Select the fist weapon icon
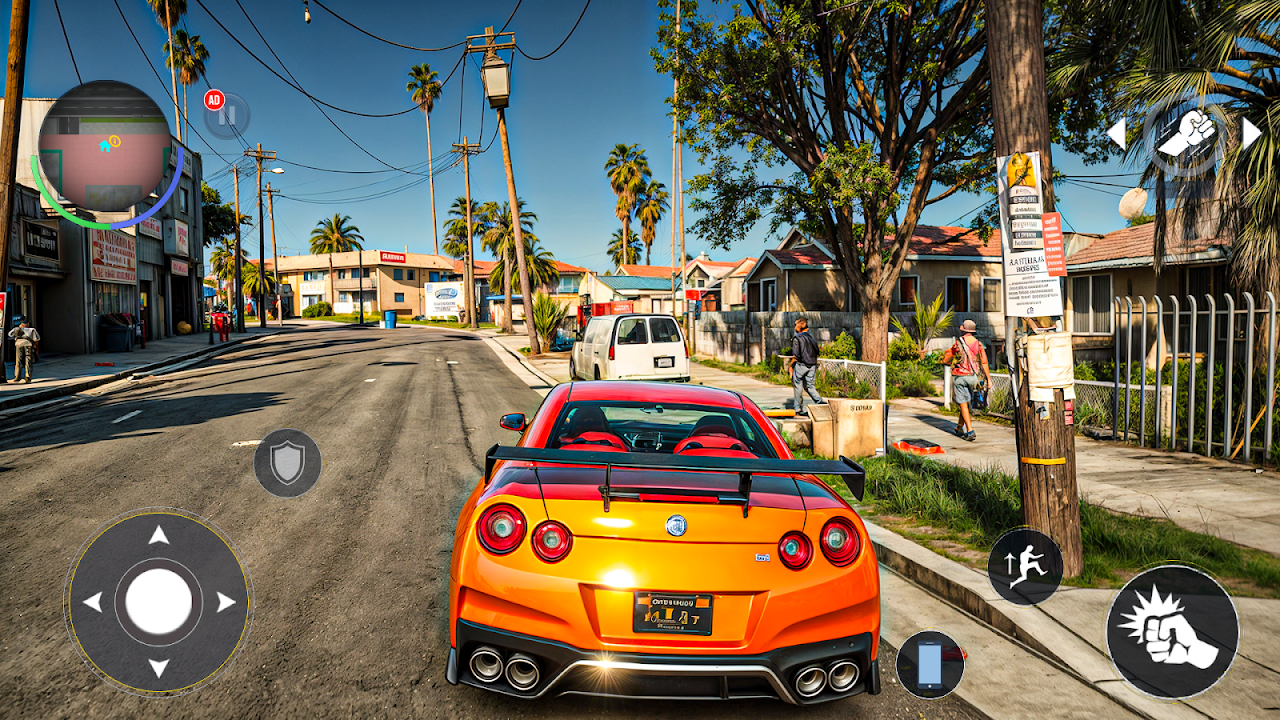Screen dimensions: 1280x720 click(1185, 133)
